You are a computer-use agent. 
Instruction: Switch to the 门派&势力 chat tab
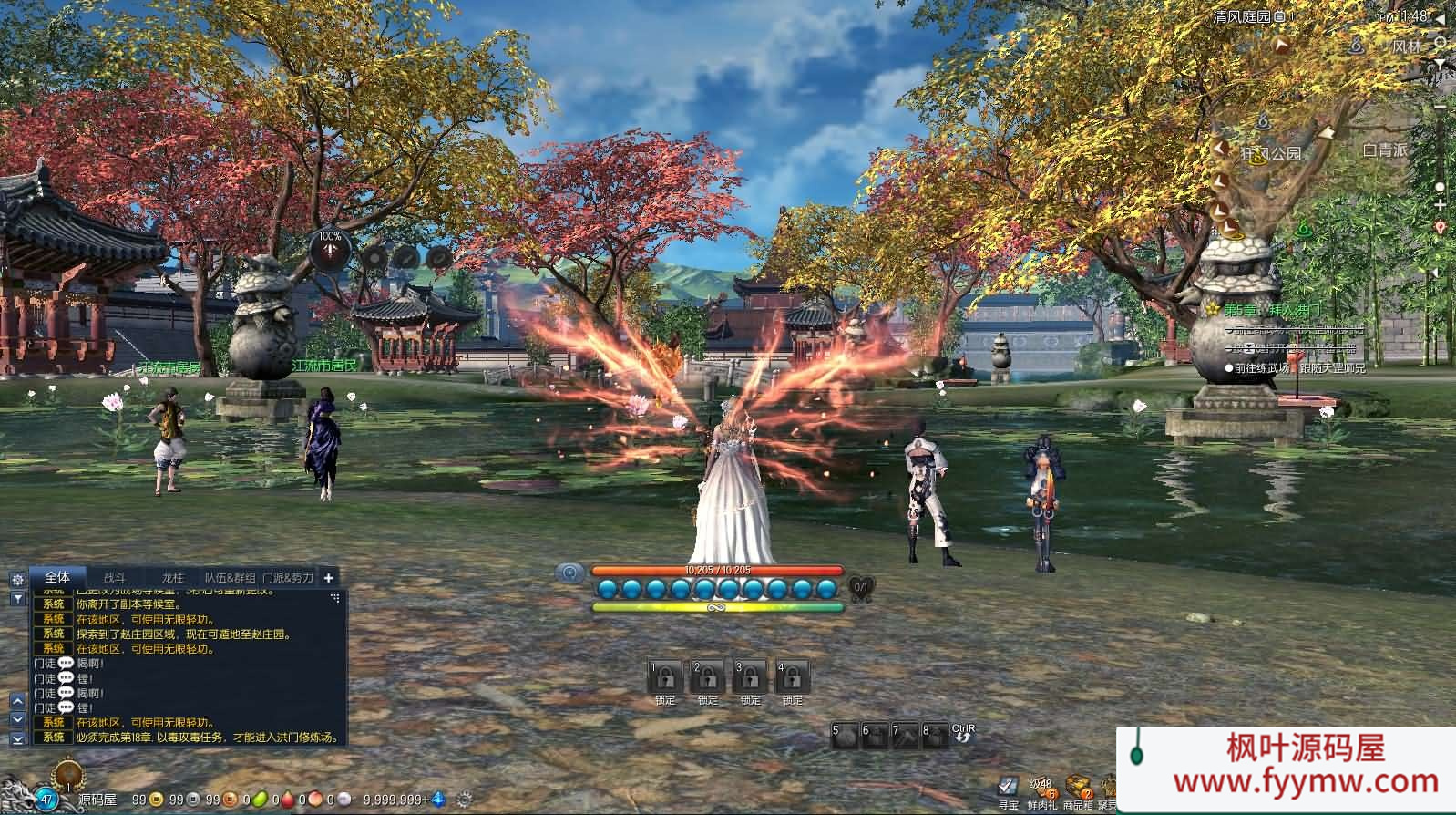[x=288, y=578]
